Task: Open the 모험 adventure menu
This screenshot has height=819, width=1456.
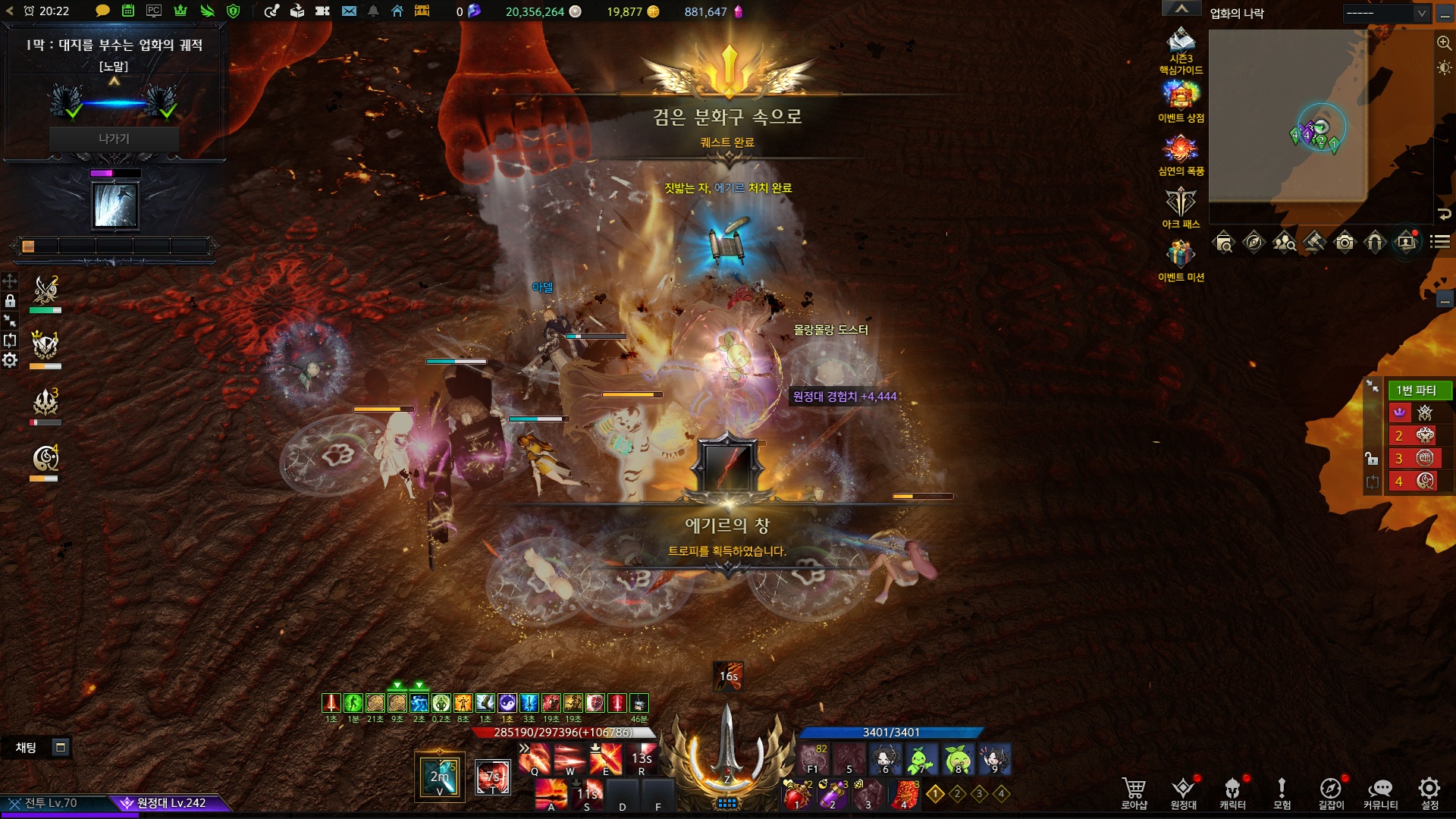Action: tap(1282, 792)
